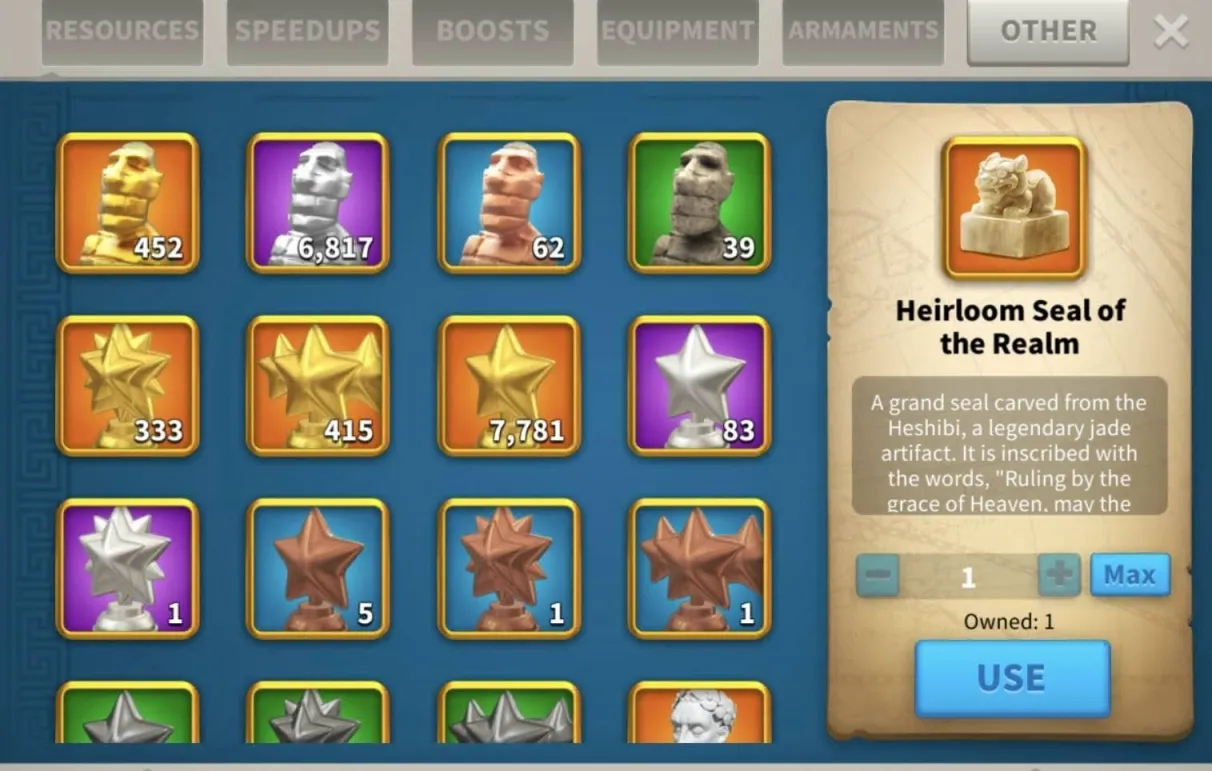Choose the silver statue with 6,817

318,203
